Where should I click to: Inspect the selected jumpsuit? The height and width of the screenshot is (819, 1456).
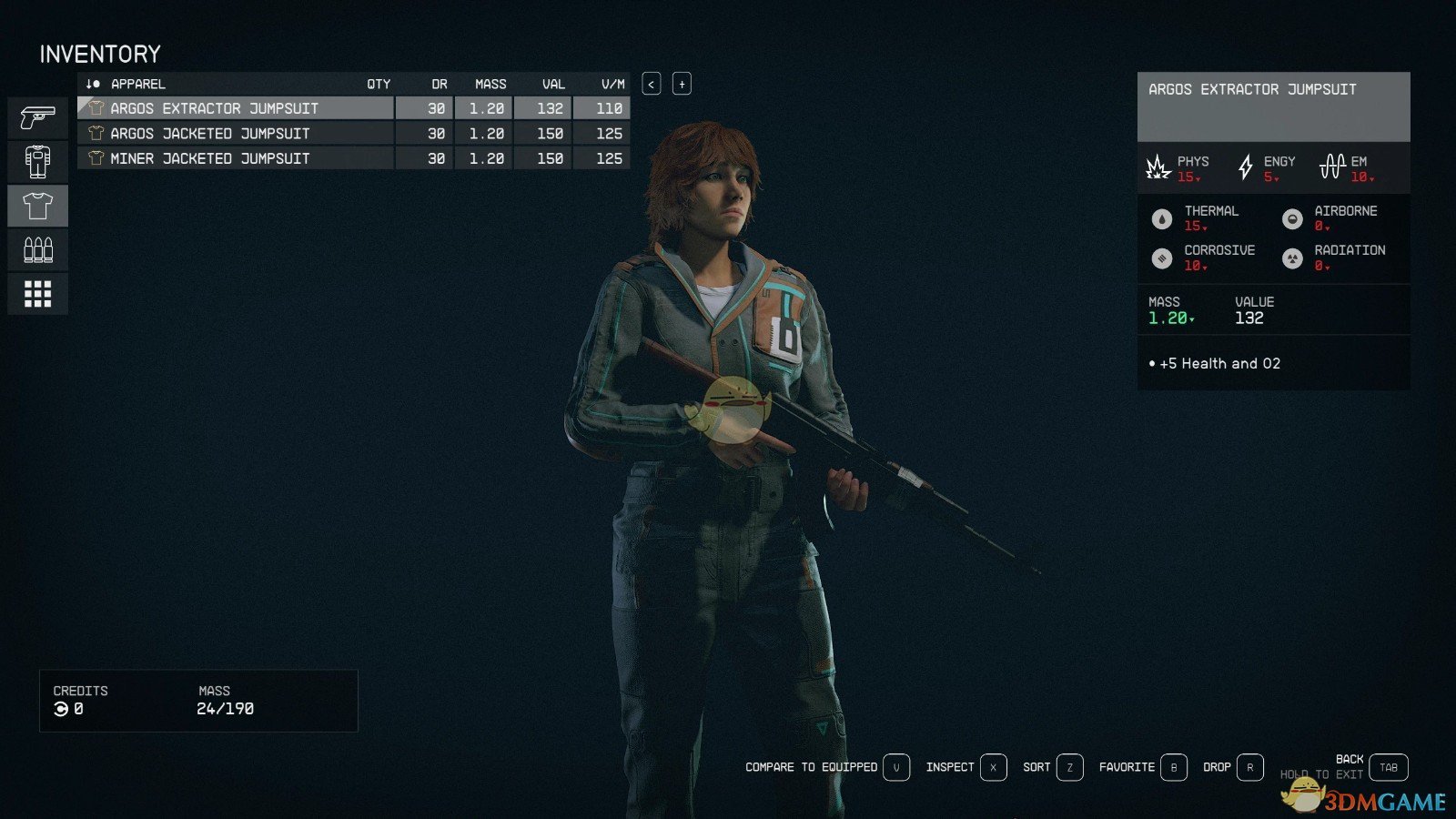point(993,767)
